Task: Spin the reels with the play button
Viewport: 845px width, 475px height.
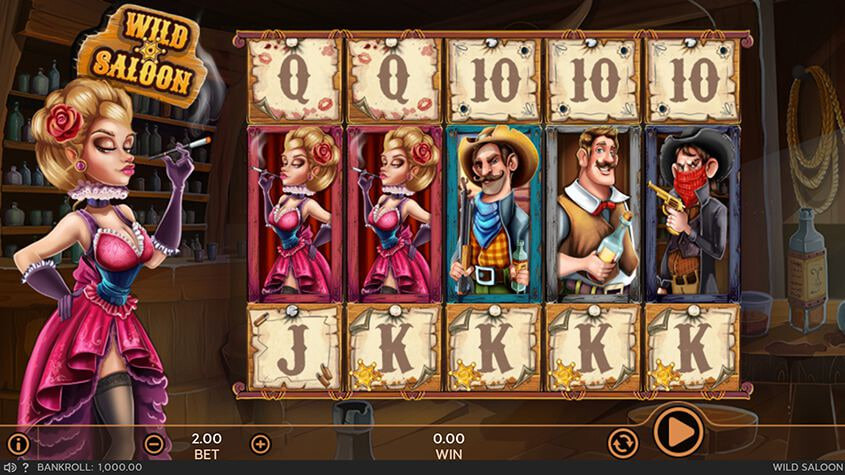Action: (x=678, y=432)
